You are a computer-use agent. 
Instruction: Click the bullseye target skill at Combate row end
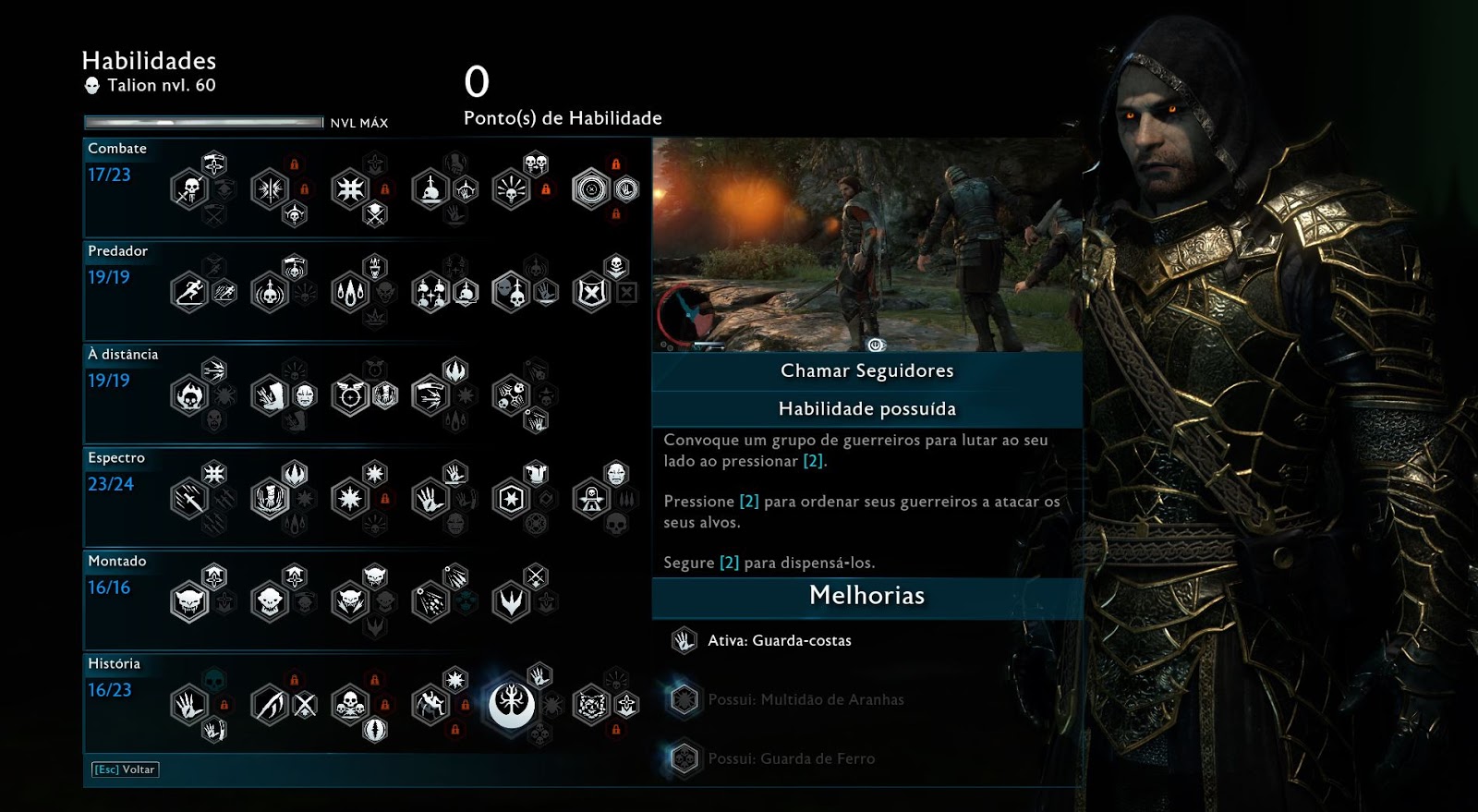591,189
